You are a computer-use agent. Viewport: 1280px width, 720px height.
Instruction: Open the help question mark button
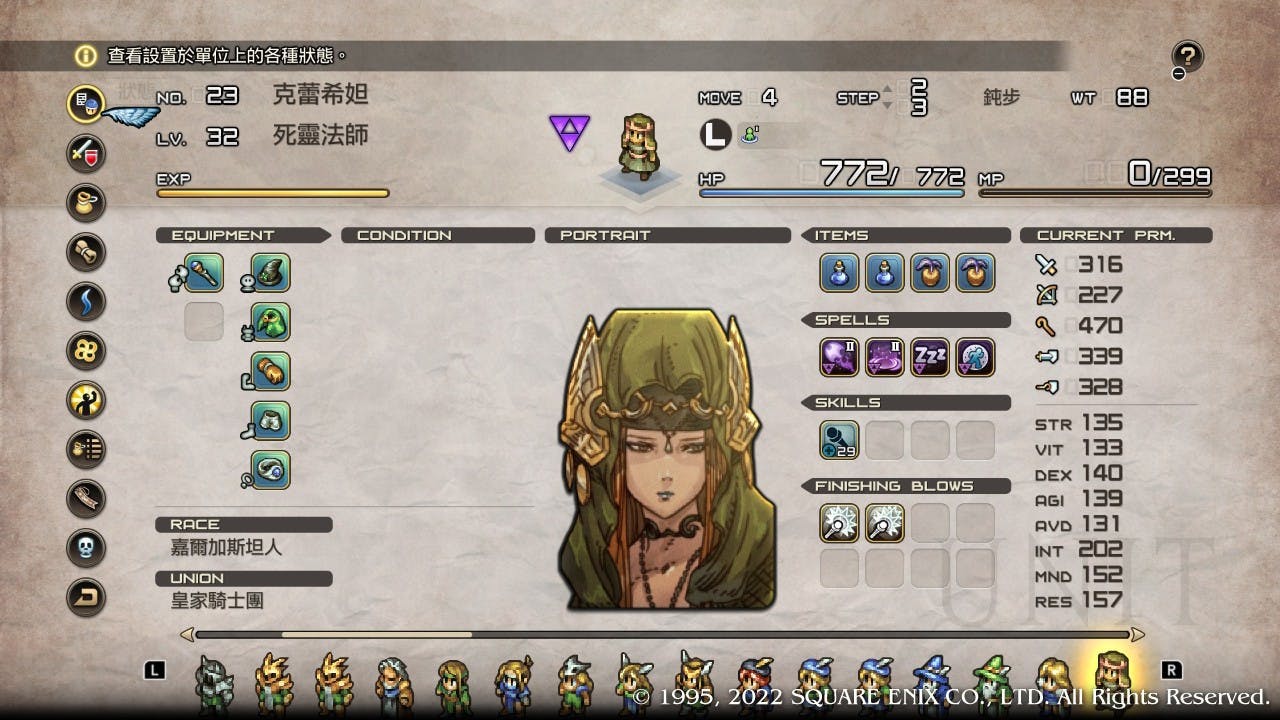pyautogui.click(x=1189, y=57)
